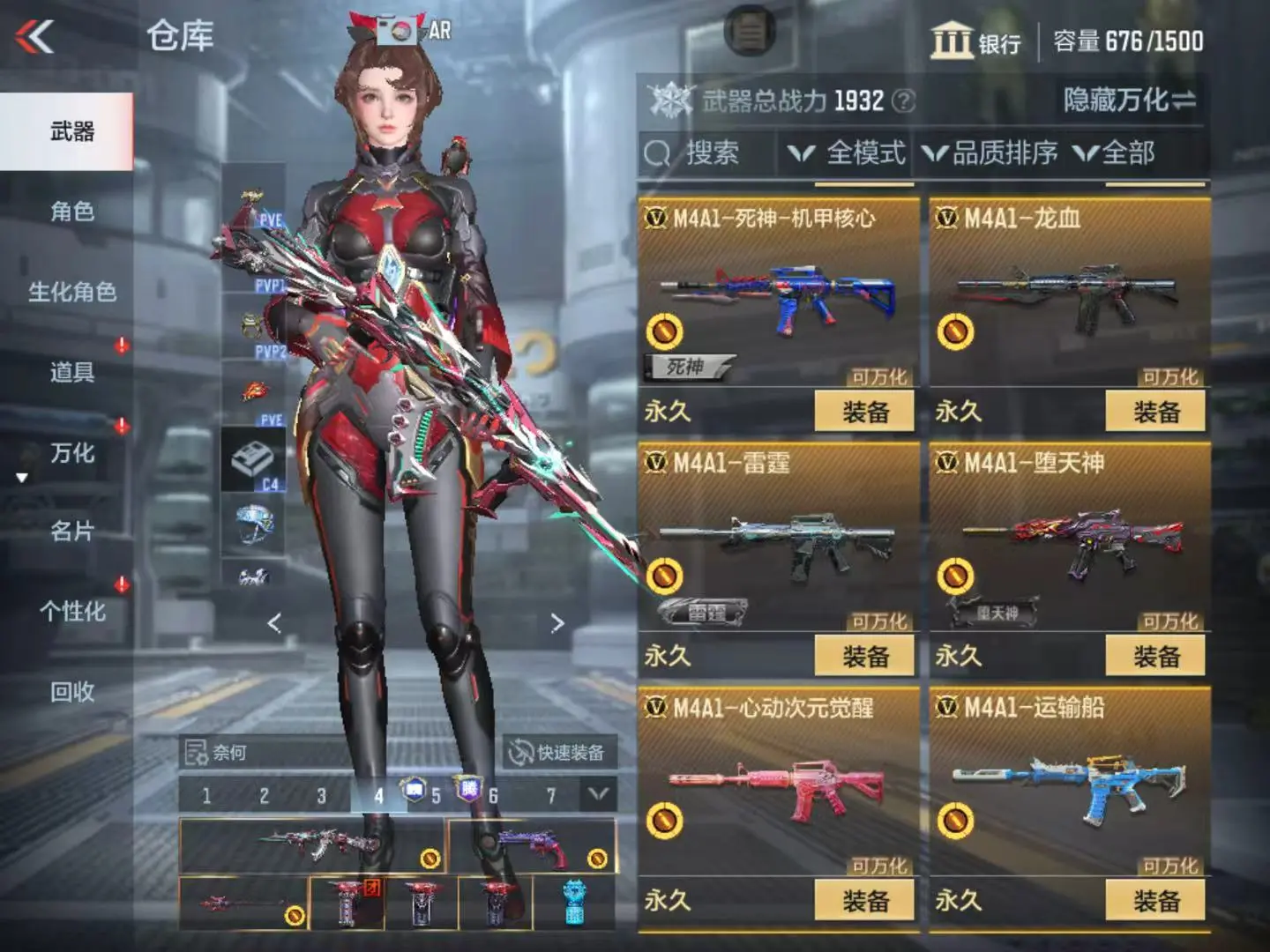Go back using the double-arrow button

35,37
